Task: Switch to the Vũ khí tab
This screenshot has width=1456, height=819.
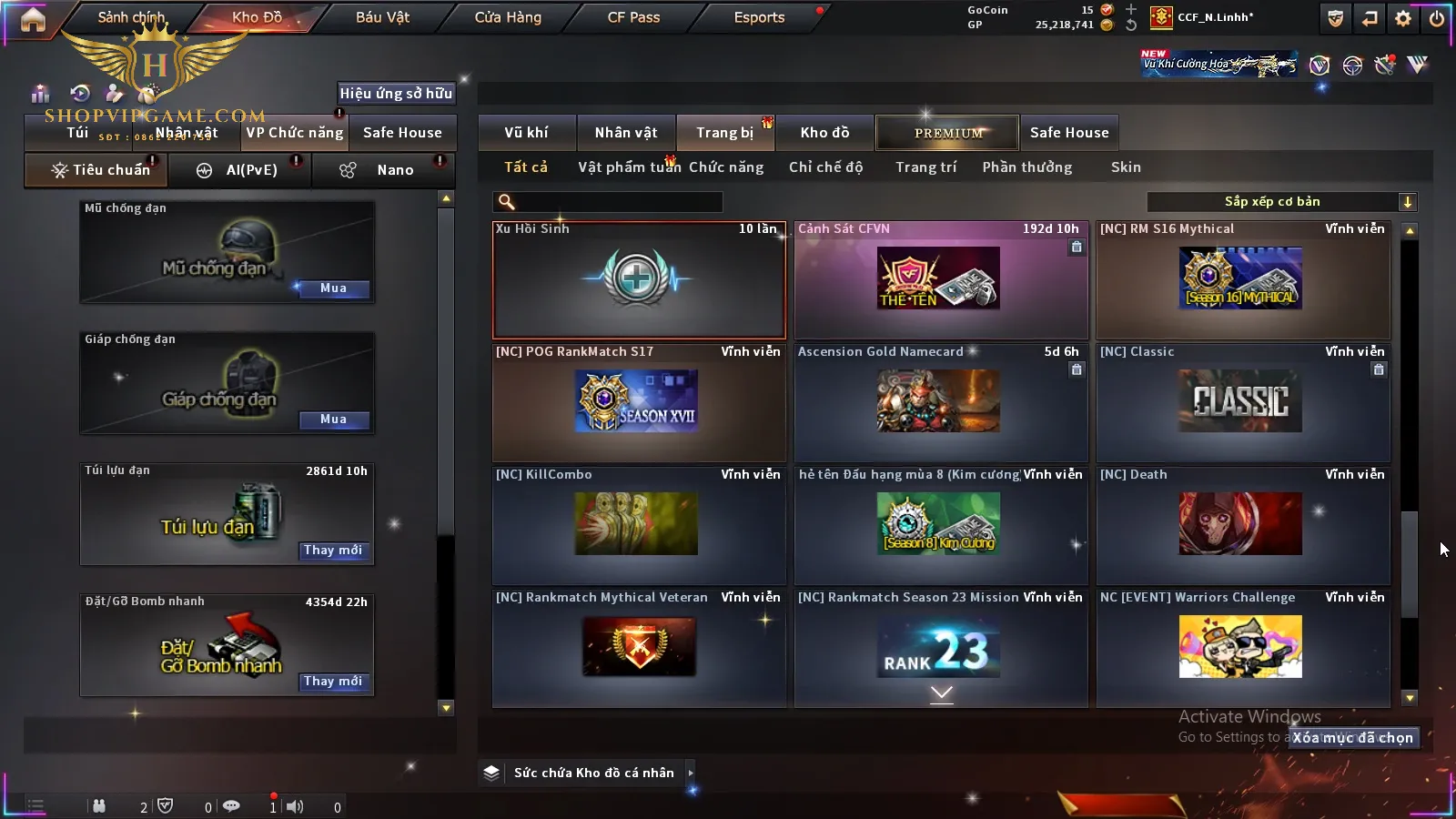Action: point(526,133)
